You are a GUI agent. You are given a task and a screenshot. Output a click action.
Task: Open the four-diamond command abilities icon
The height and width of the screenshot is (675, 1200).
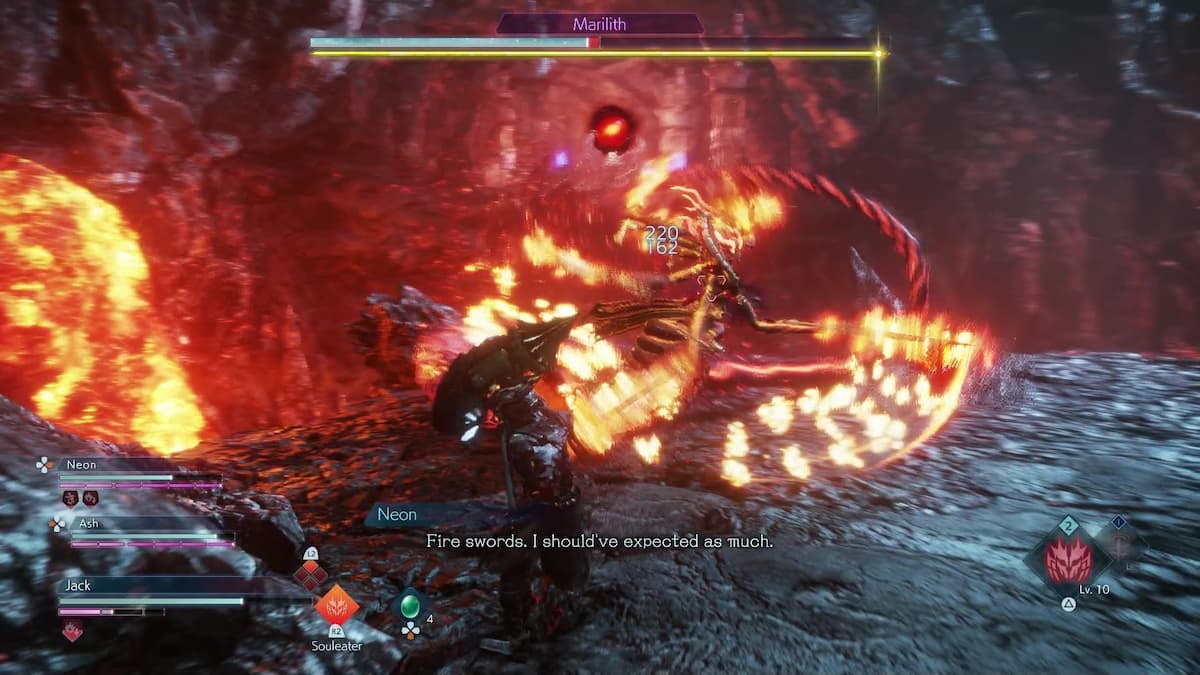point(309,574)
